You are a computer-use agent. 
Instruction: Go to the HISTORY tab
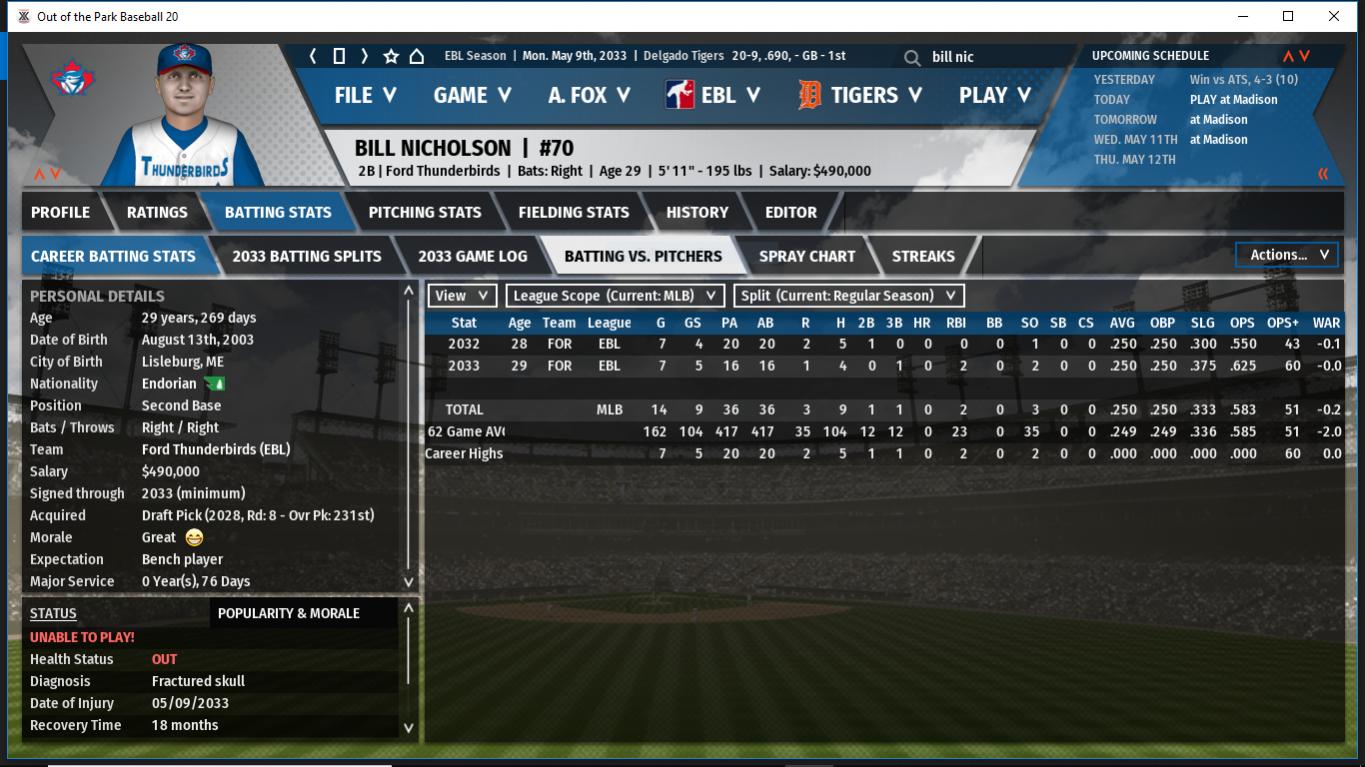coord(697,212)
